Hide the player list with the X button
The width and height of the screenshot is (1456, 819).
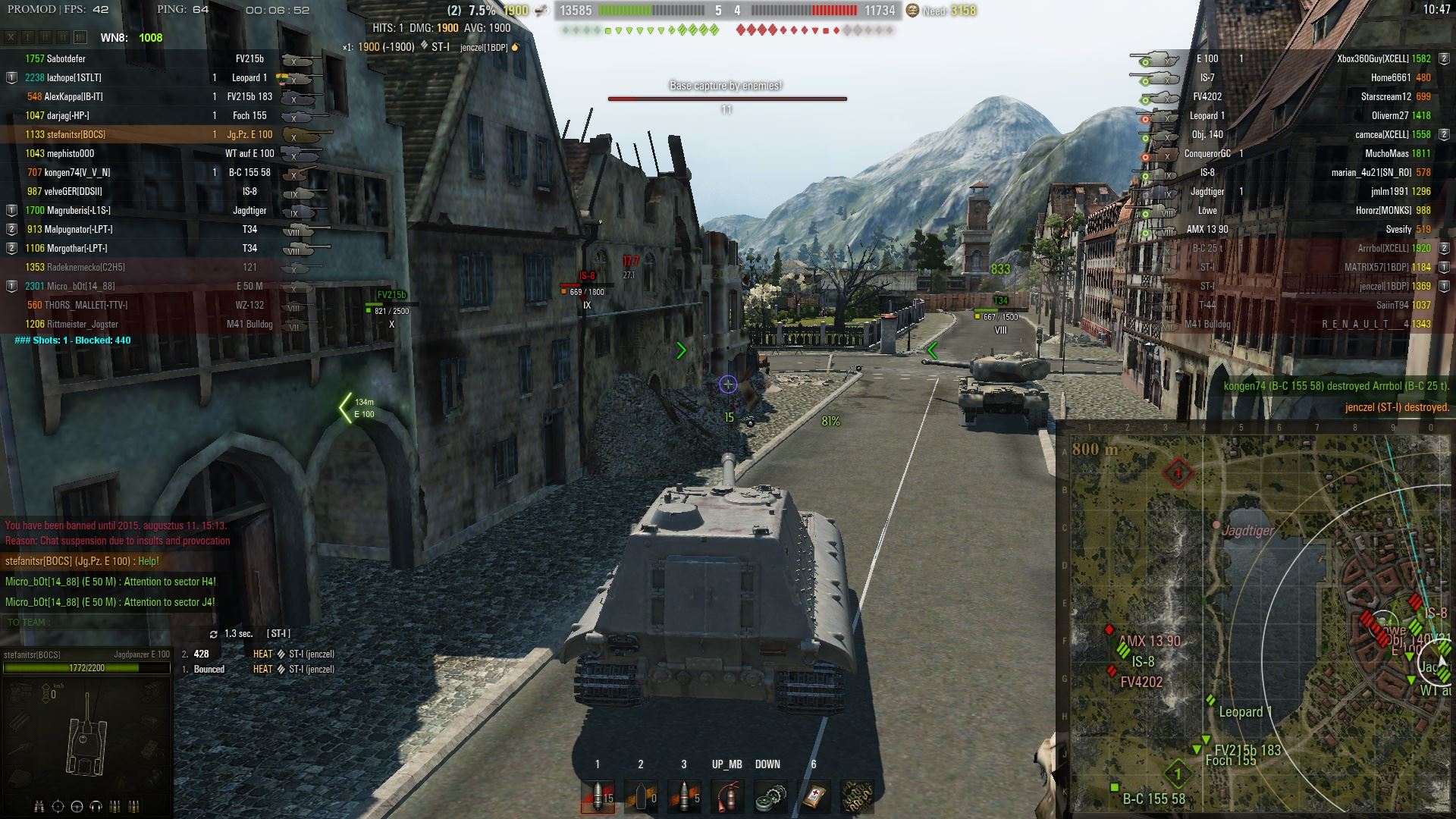(11, 37)
